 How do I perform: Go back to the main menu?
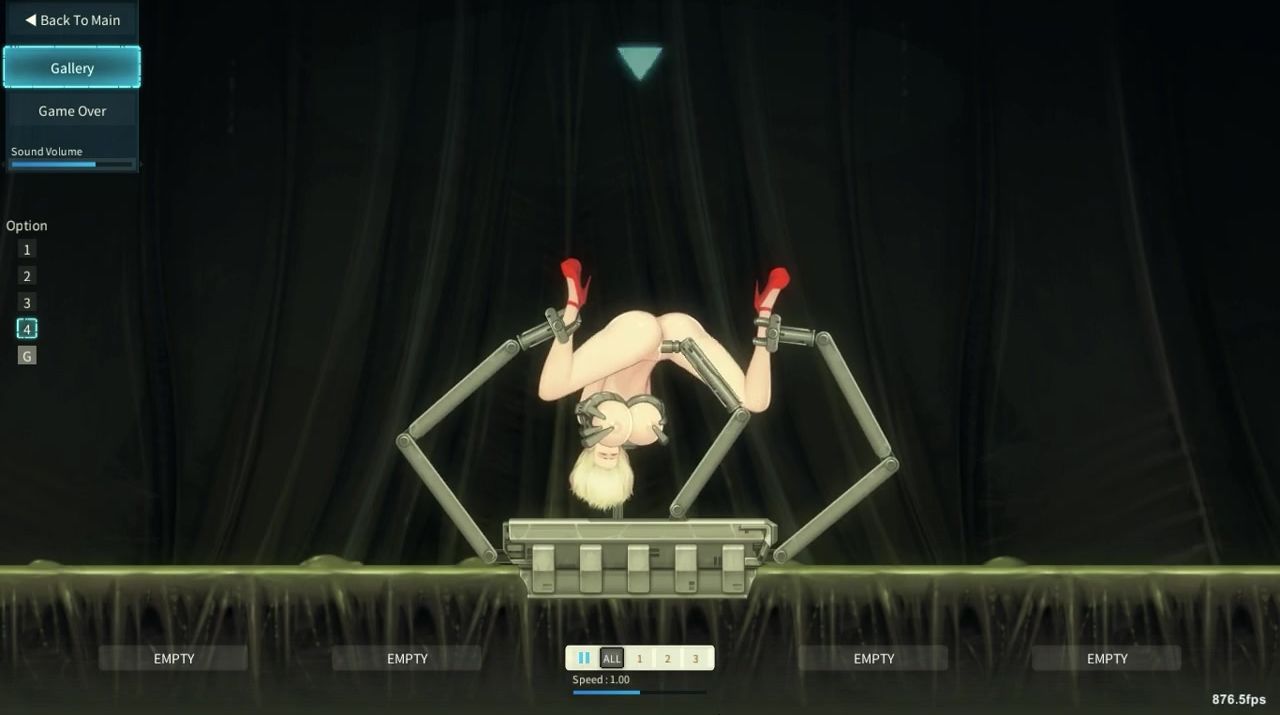(x=72, y=20)
